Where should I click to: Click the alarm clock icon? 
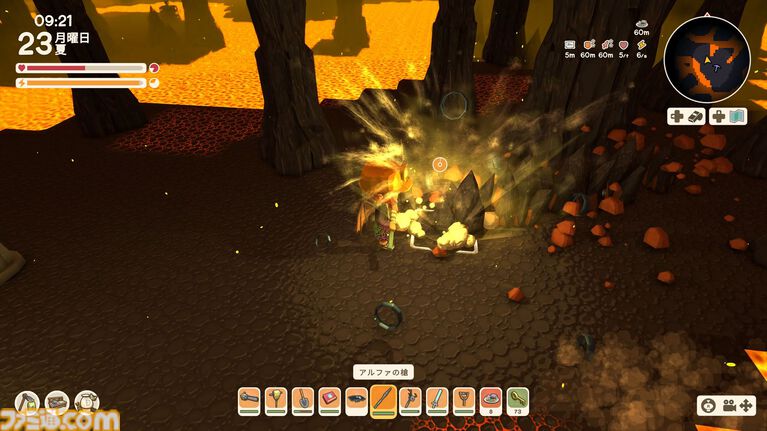[87, 404]
